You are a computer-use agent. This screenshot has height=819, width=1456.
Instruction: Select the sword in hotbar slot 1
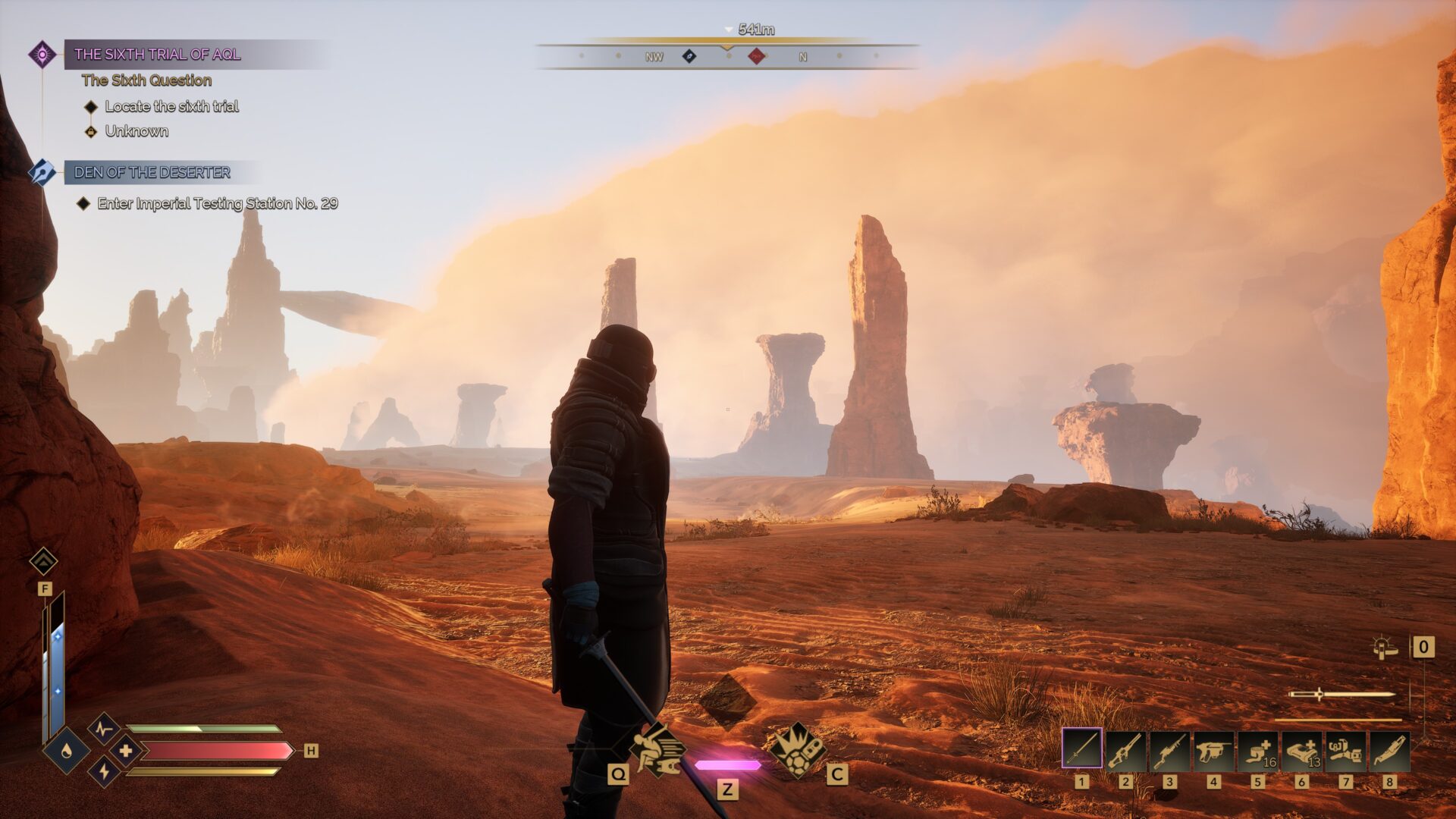1081,748
